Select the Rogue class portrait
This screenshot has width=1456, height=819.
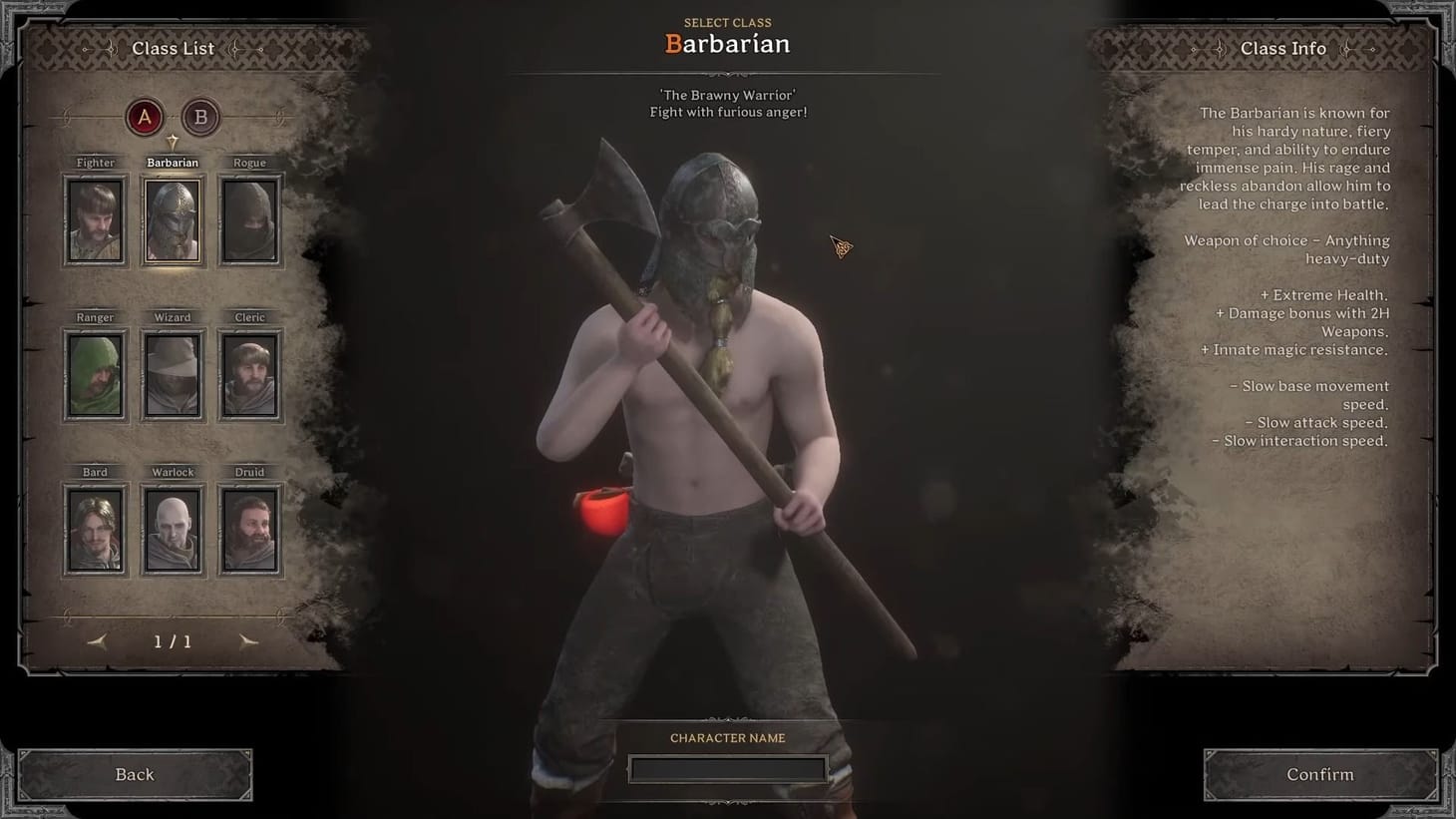(x=249, y=218)
